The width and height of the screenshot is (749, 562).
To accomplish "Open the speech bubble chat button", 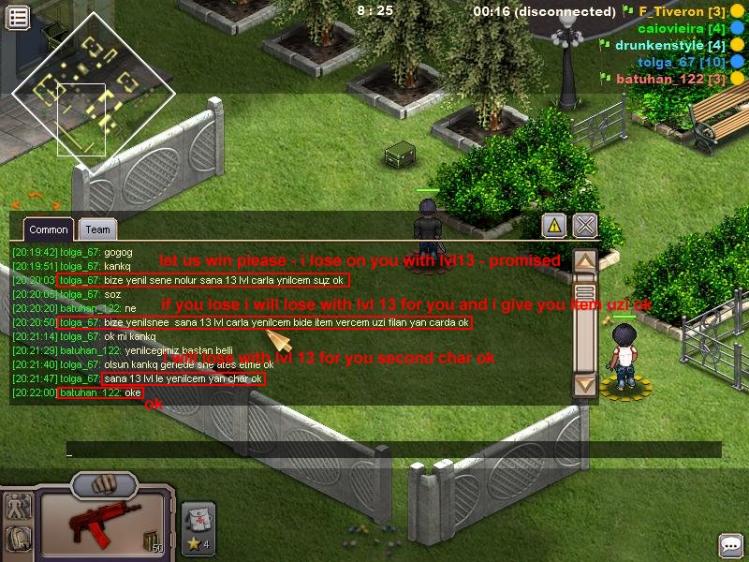I will (x=730, y=545).
